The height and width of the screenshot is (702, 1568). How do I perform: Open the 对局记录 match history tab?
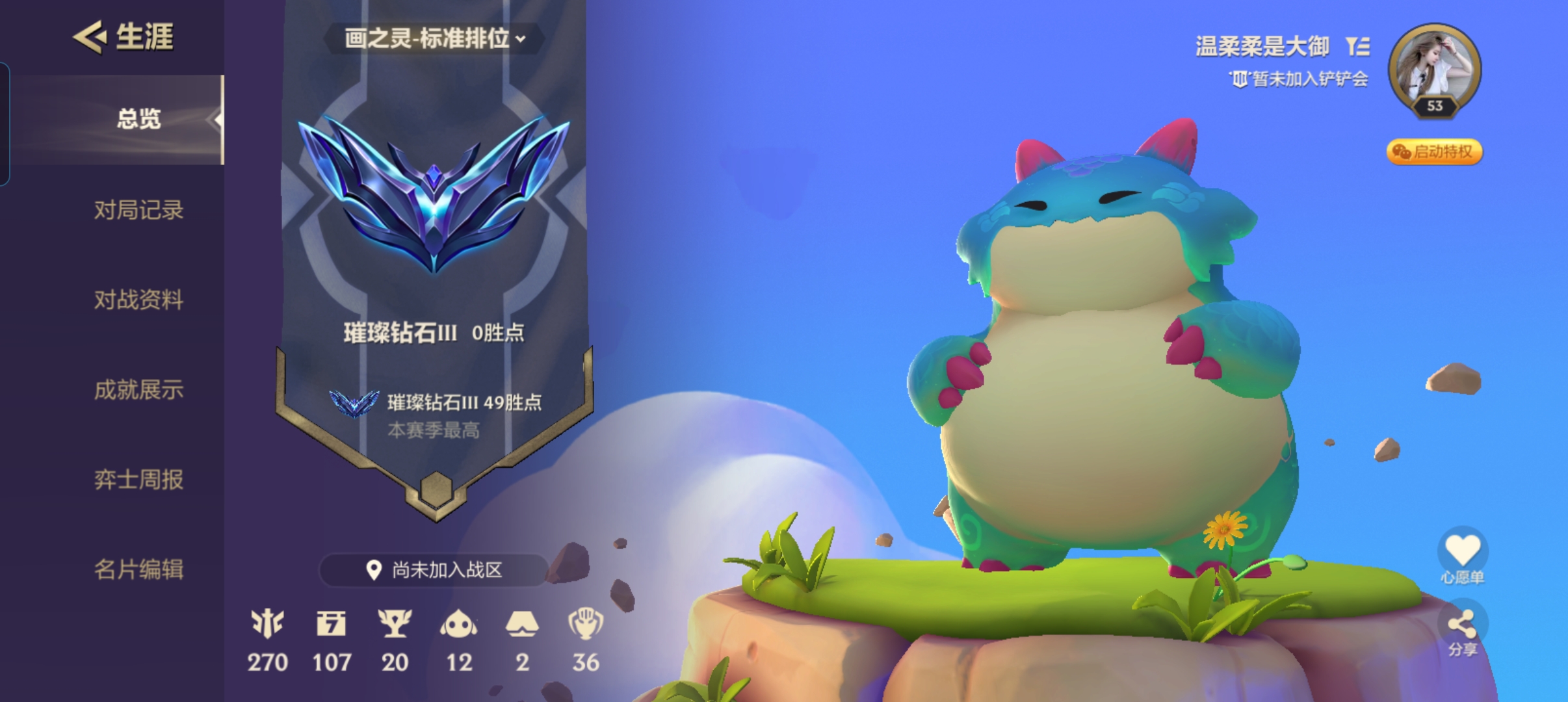138,210
